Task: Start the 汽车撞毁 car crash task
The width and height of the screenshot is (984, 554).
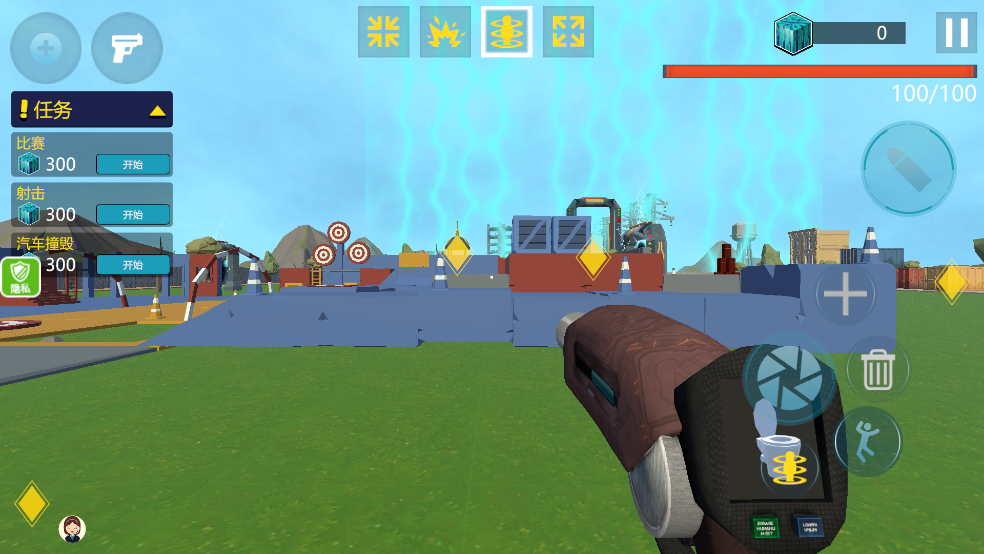Action: 133,264
